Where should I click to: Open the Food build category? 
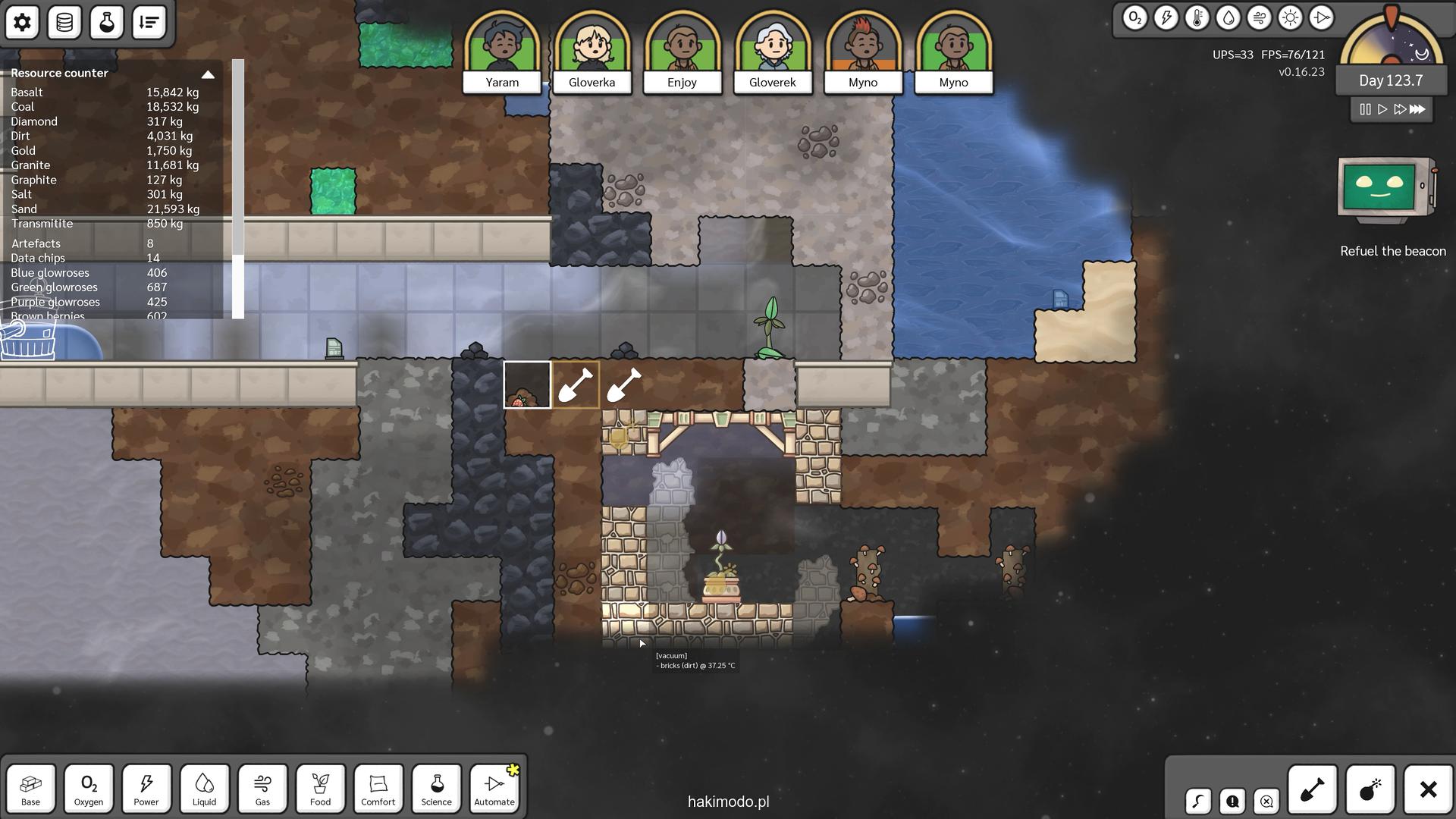(320, 789)
